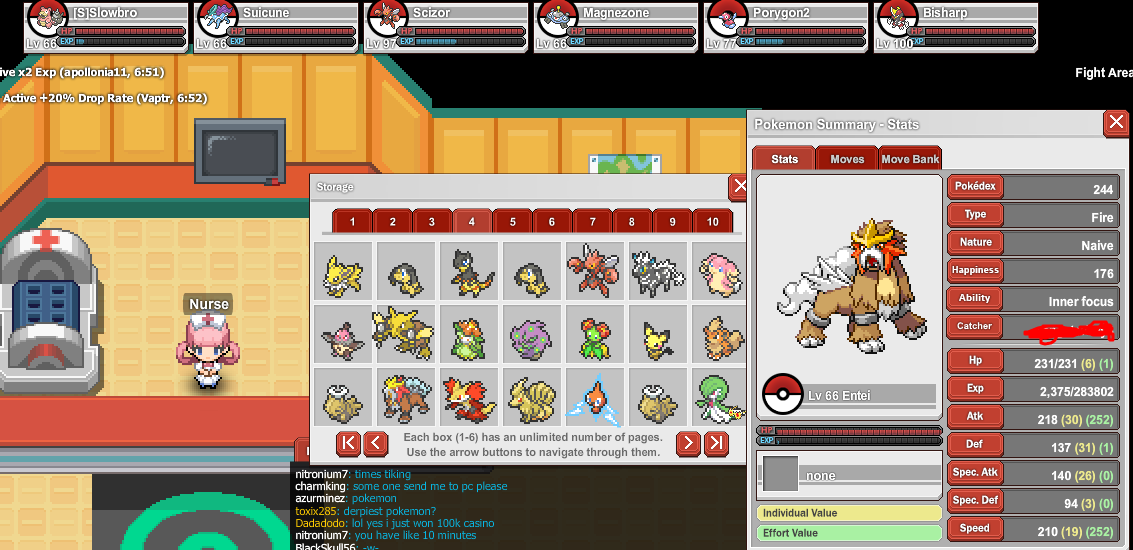This screenshot has width=1133, height=550.
Task: Jump to the last storage page
Action: click(x=716, y=443)
